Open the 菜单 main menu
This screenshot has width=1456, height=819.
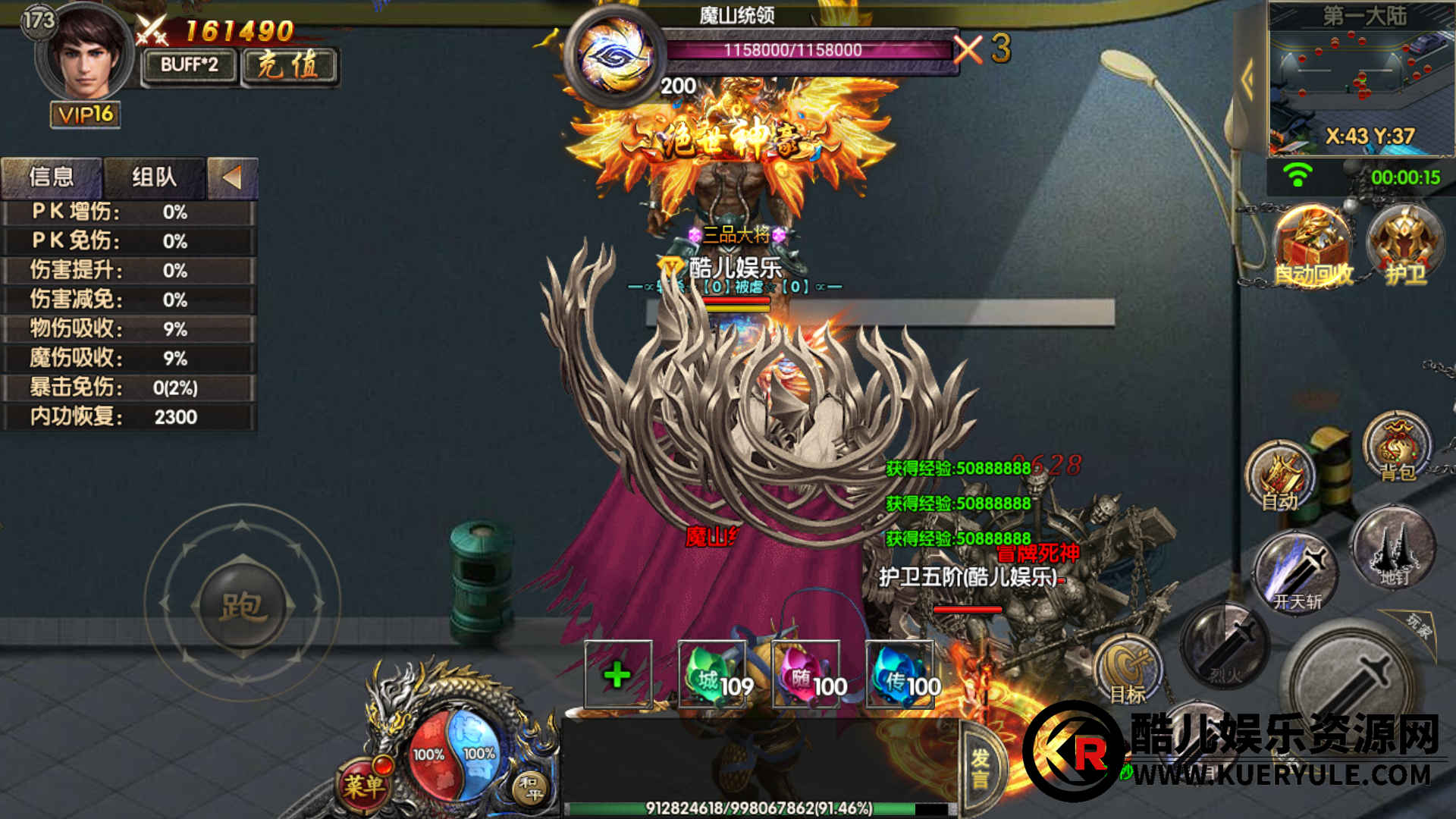(x=364, y=785)
